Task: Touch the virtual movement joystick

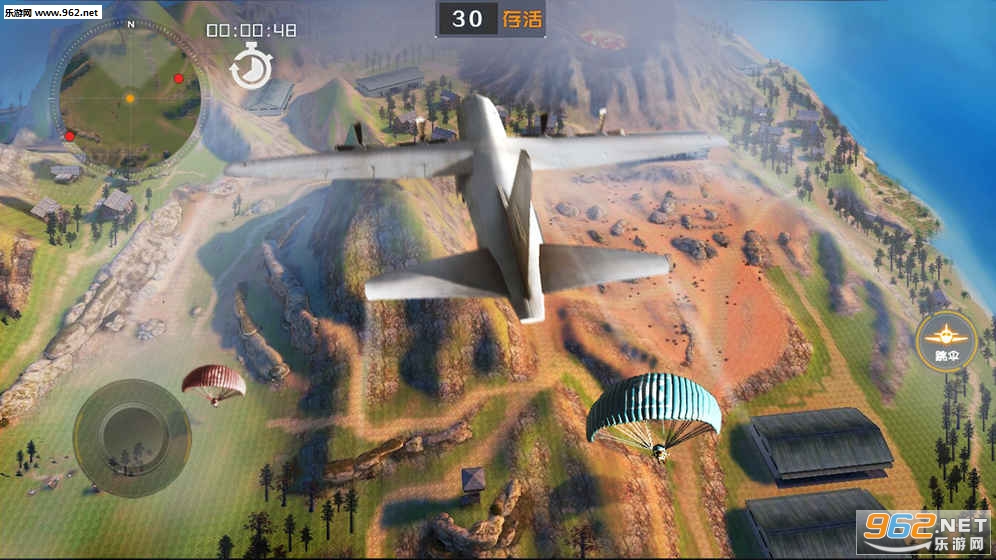Action: [x=132, y=438]
